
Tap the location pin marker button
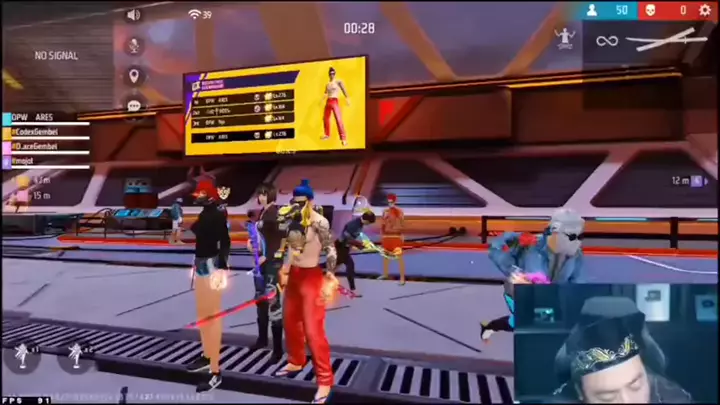[133, 75]
